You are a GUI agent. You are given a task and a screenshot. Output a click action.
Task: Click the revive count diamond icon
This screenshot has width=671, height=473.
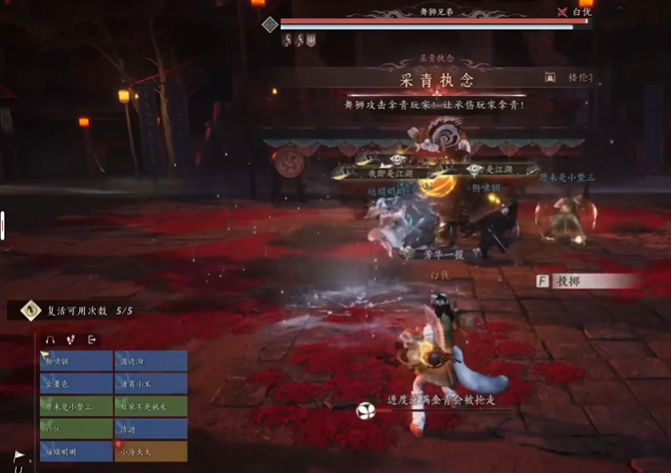[30, 311]
